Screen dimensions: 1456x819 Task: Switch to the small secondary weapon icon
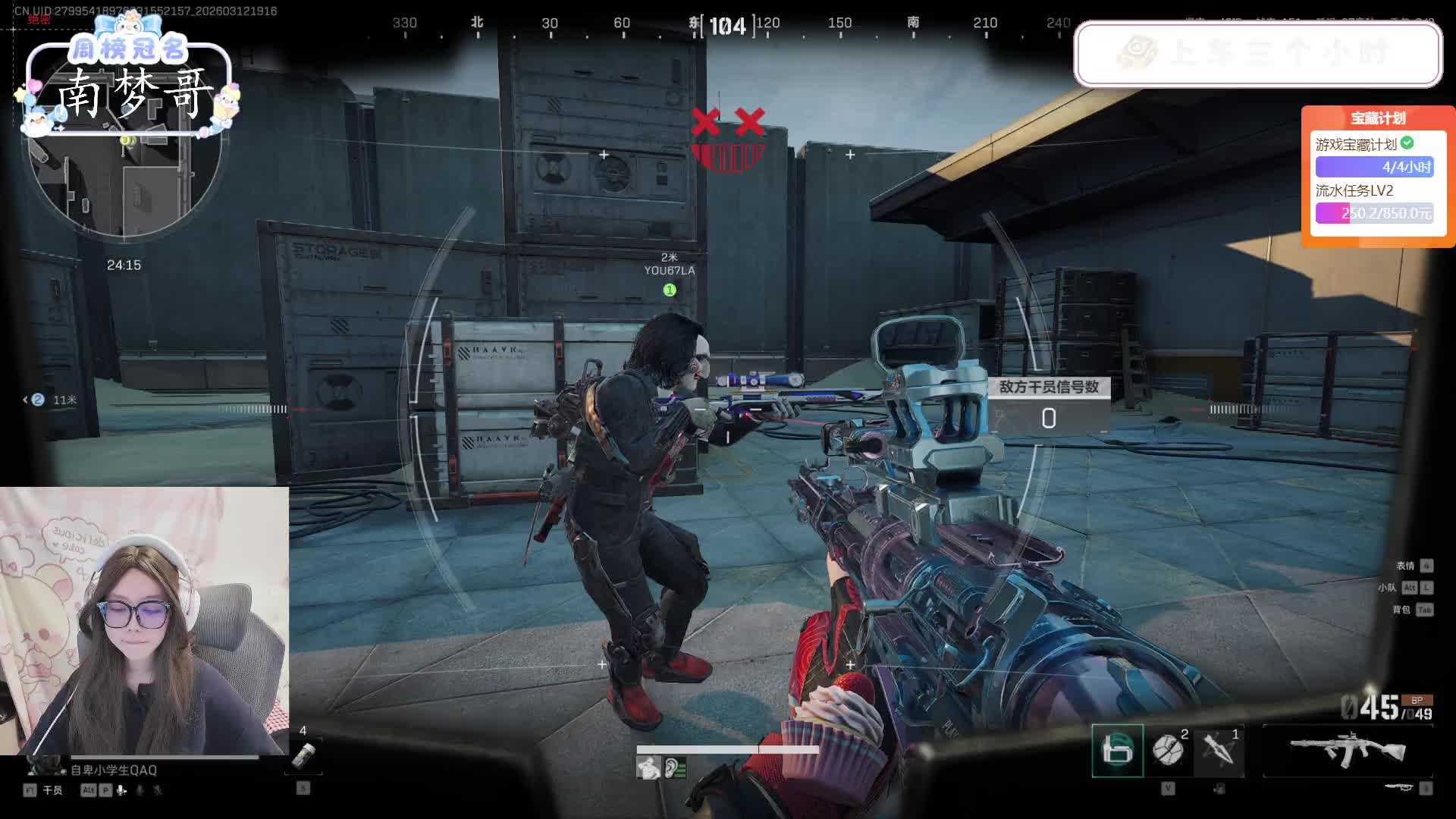(1398, 787)
